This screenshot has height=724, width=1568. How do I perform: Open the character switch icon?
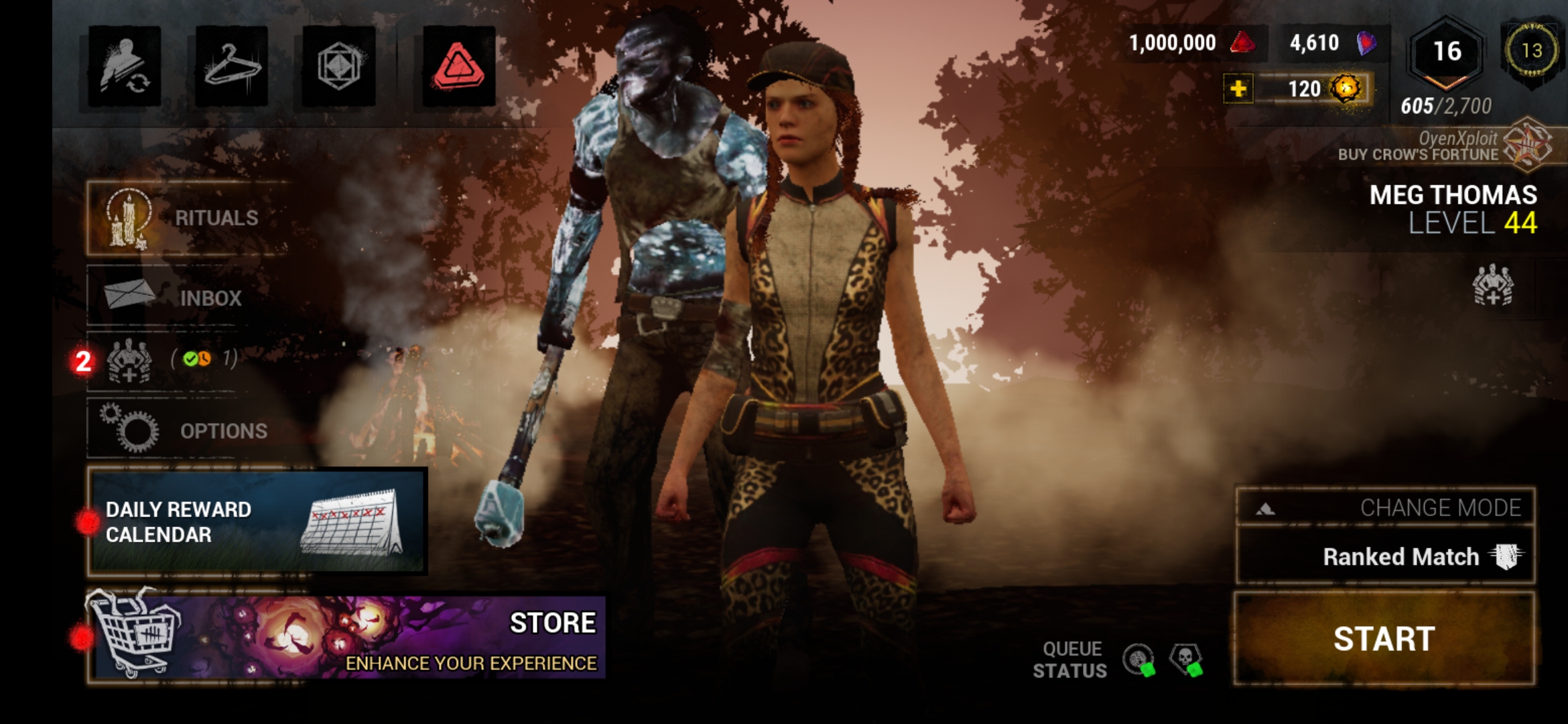coord(124,66)
